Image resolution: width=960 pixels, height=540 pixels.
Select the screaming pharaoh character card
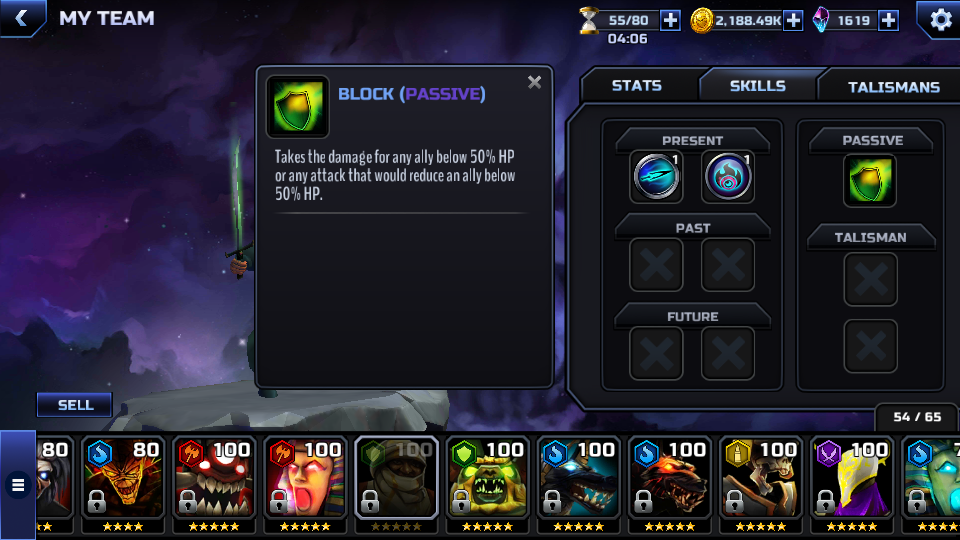coord(305,483)
